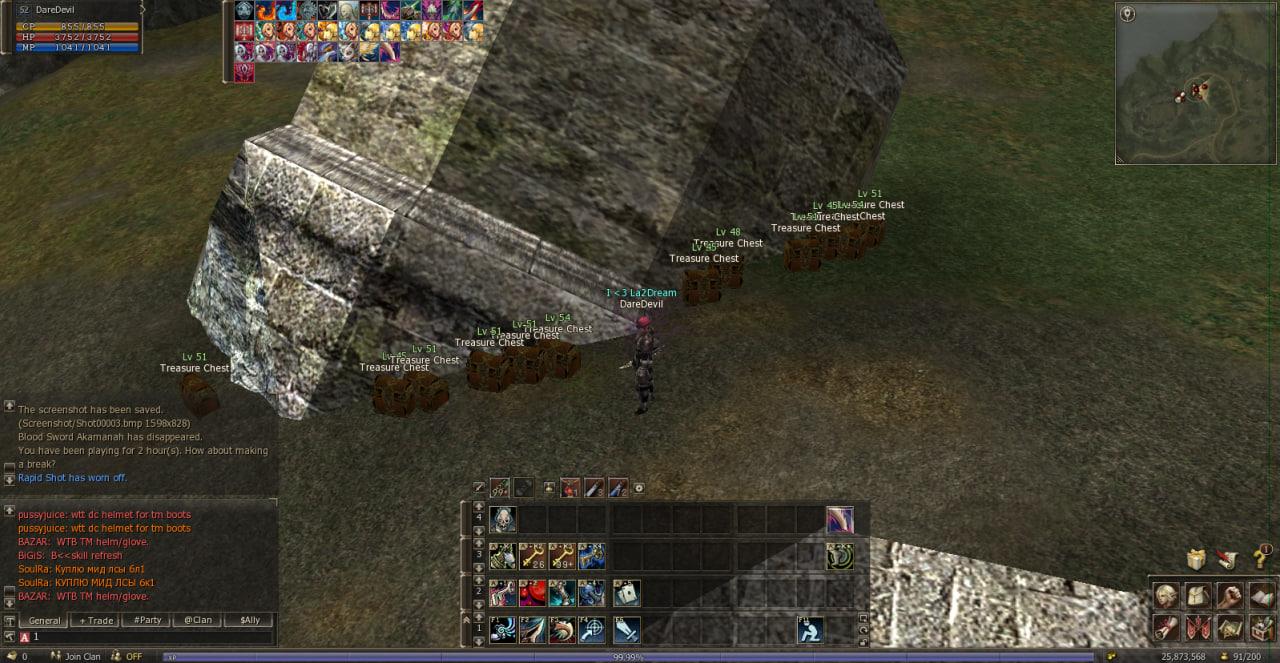Activate the F5 sword attack action

point(627,630)
